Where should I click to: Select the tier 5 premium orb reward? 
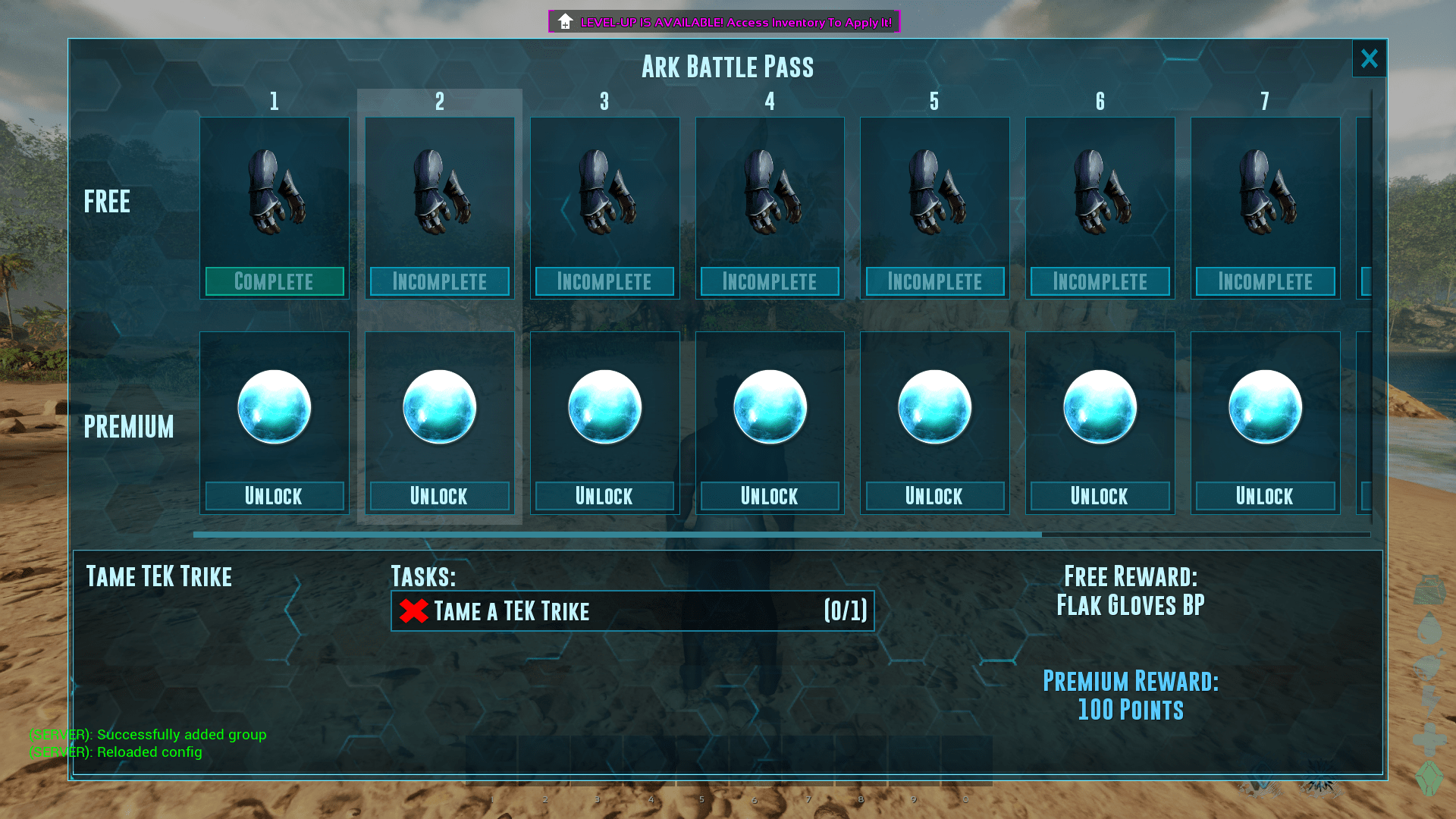934,407
